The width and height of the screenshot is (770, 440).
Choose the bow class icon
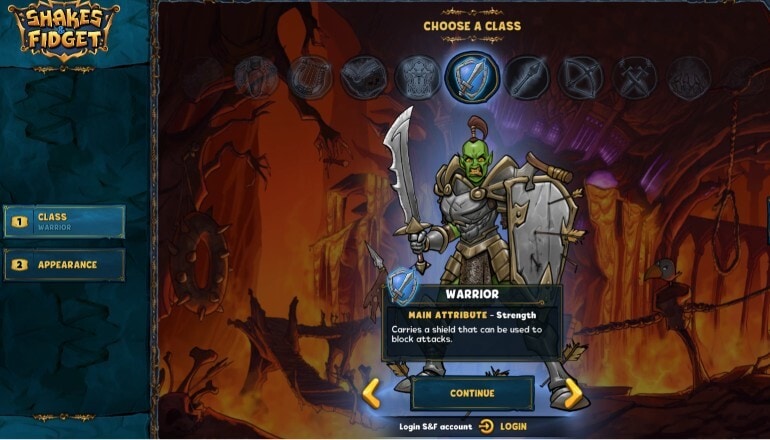[x=580, y=77]
